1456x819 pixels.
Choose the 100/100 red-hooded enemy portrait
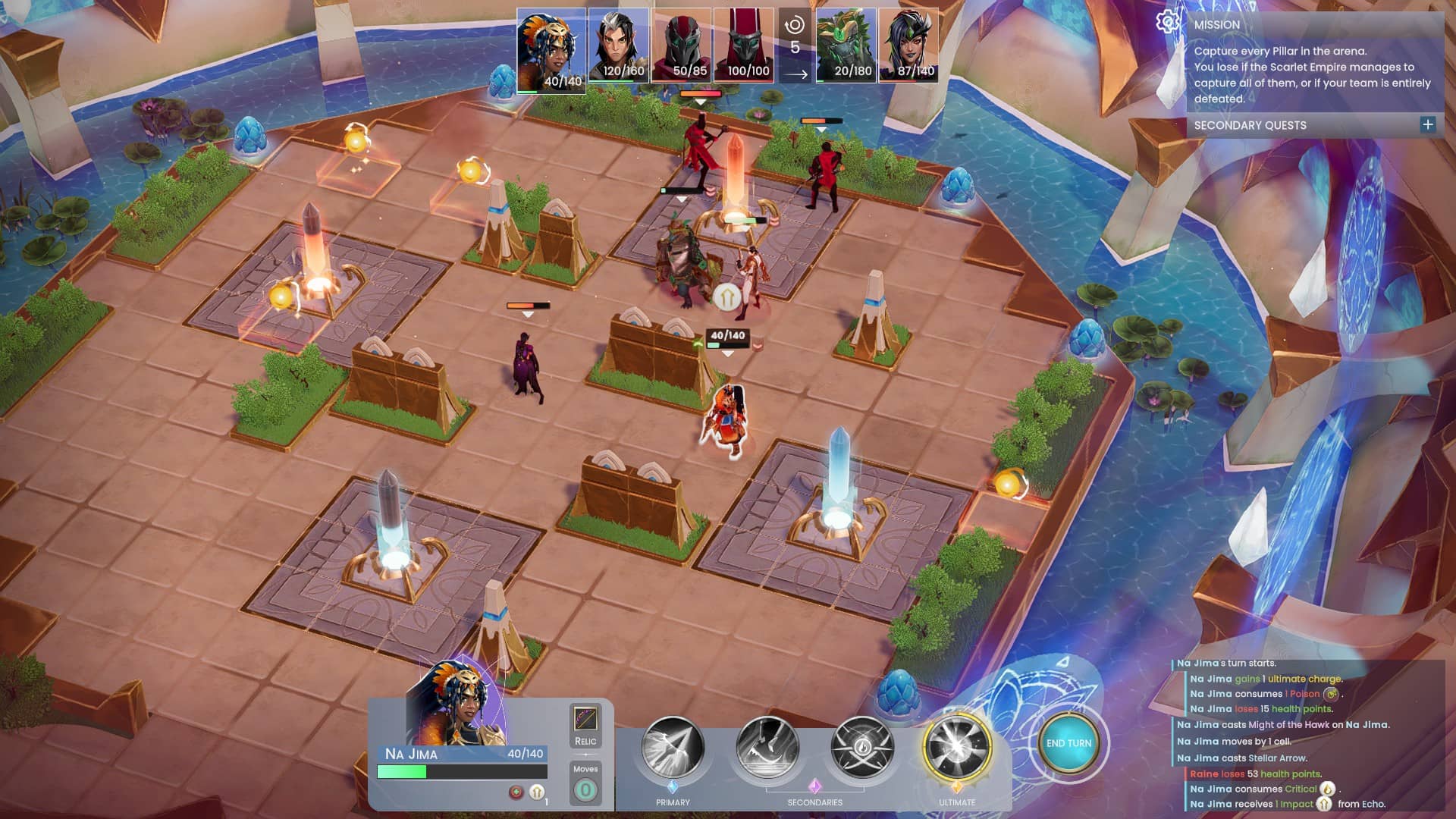pos(744,45)
